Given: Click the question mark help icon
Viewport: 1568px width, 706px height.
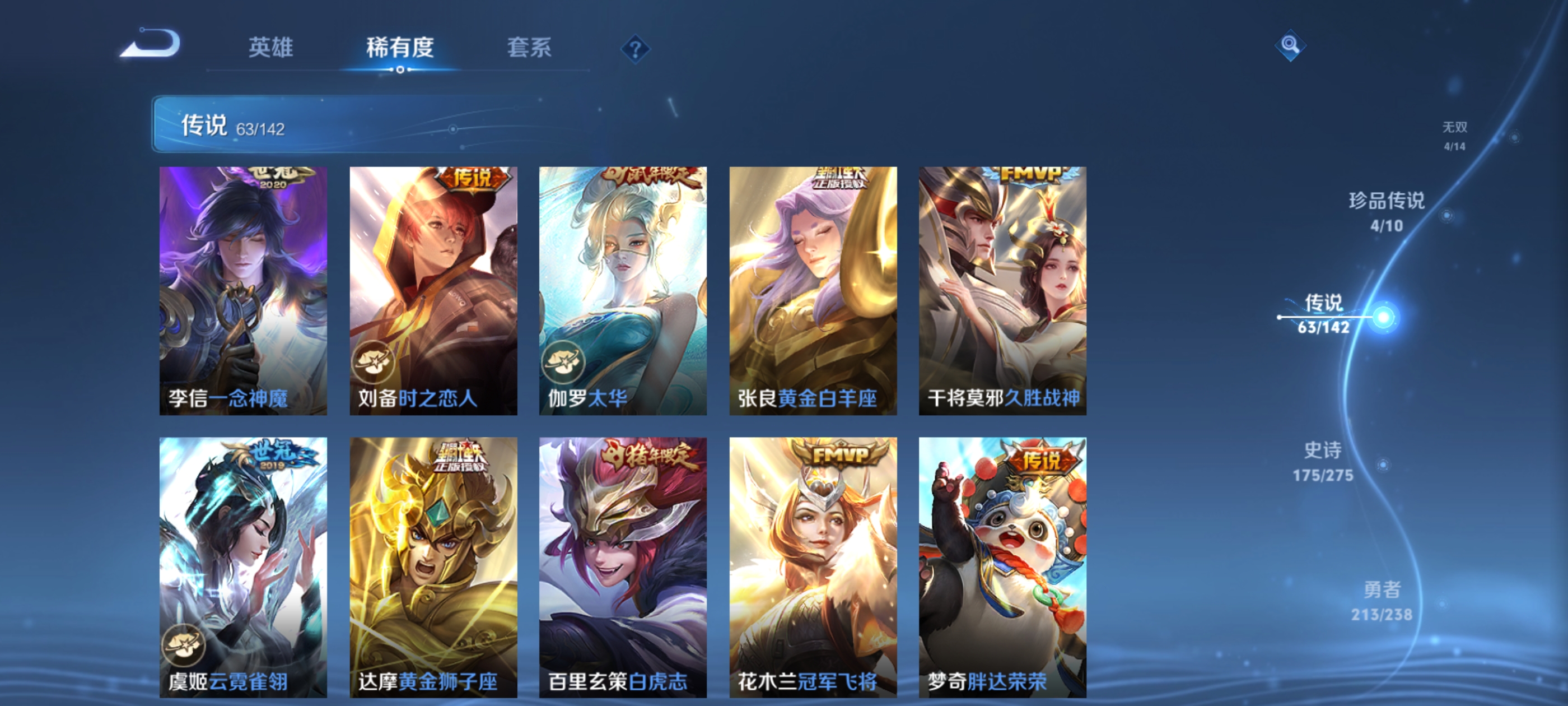Looking at the screenshot, I should (x=635, y=49).
